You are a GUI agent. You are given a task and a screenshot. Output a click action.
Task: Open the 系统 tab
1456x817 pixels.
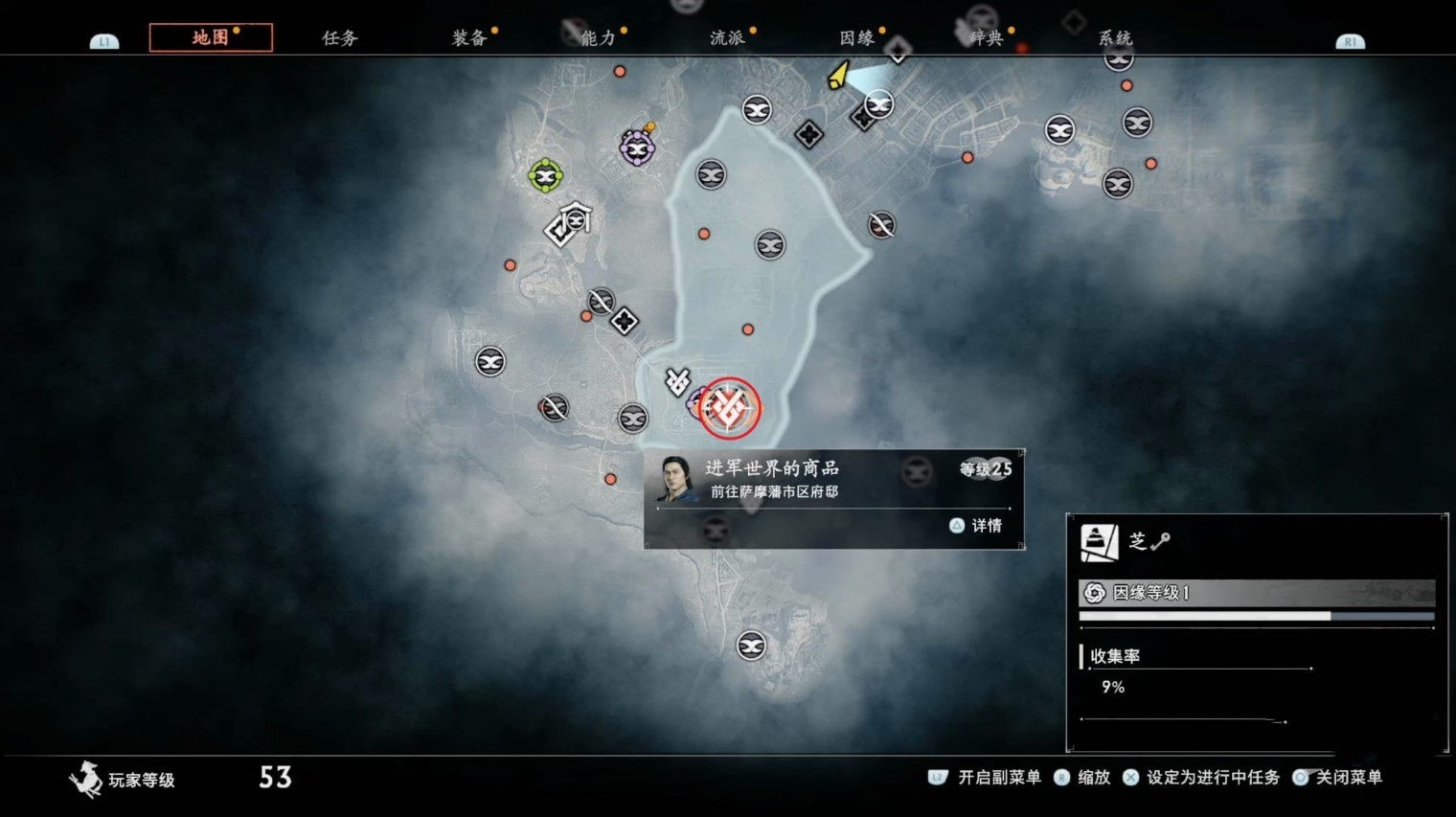1115,38
